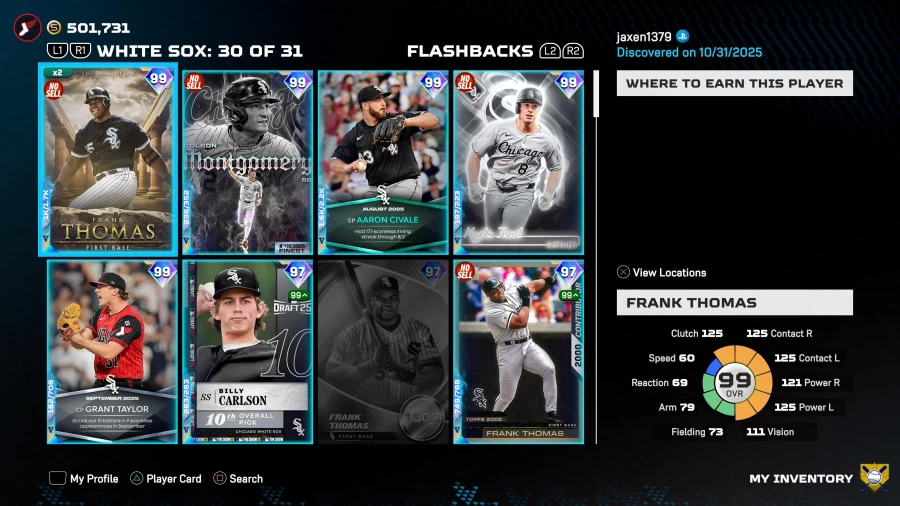Viewport: 900px width, 506px height.
Task: Select the greyed-out uncollected Frank Thomas card
Action: tap(383, 351)
